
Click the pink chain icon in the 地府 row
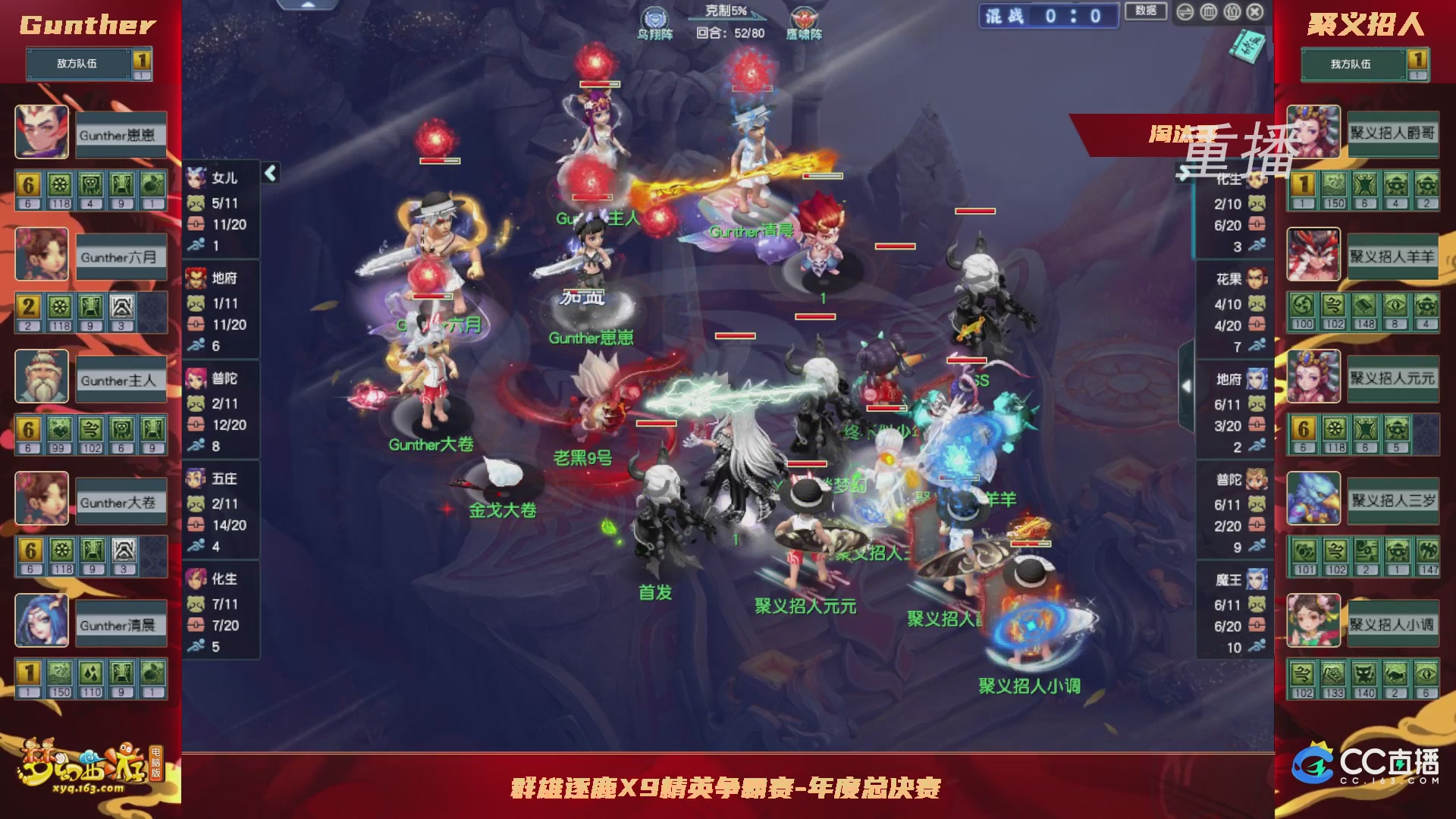(196, 324)
